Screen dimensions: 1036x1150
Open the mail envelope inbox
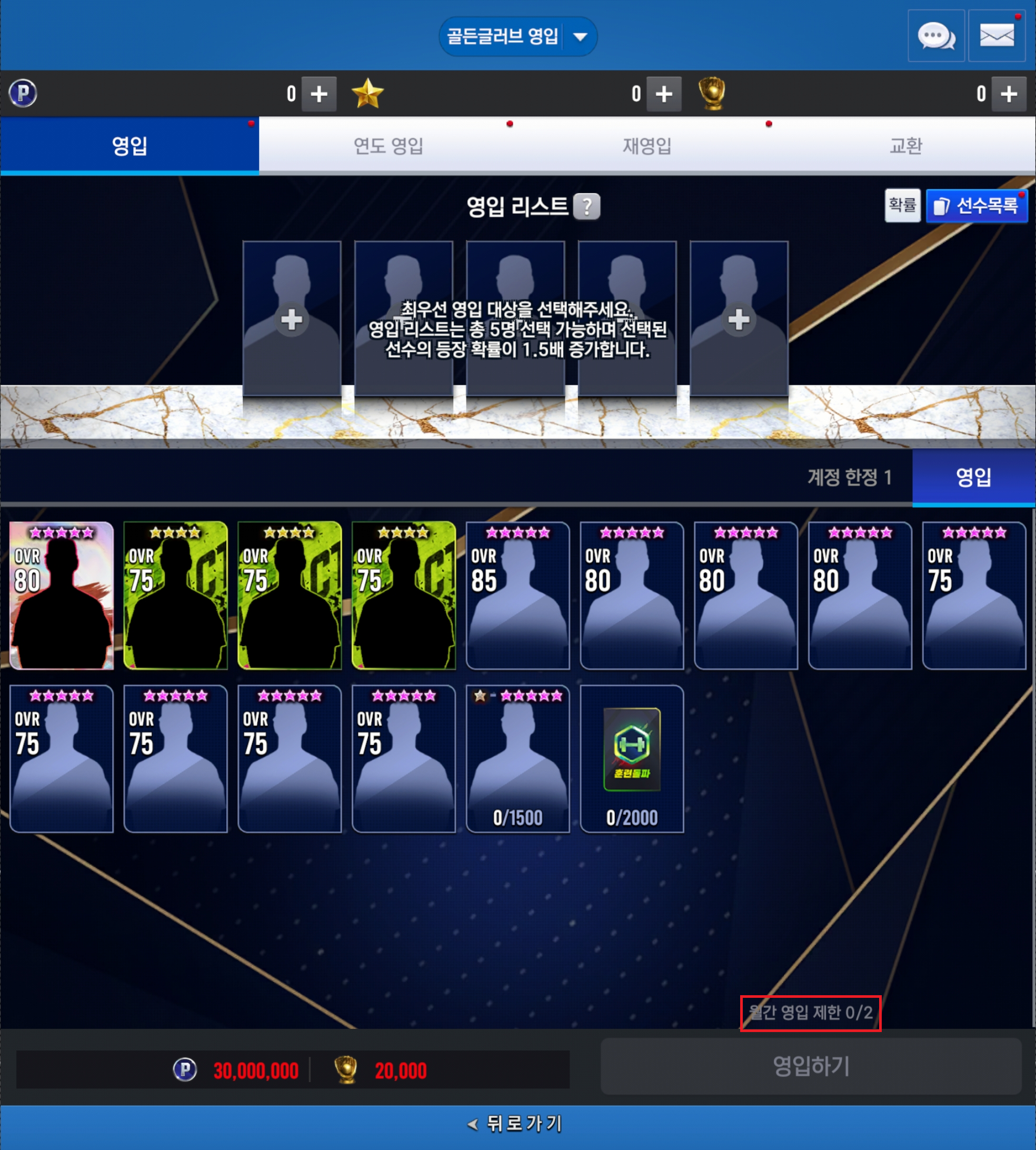(x=996, y=36)
